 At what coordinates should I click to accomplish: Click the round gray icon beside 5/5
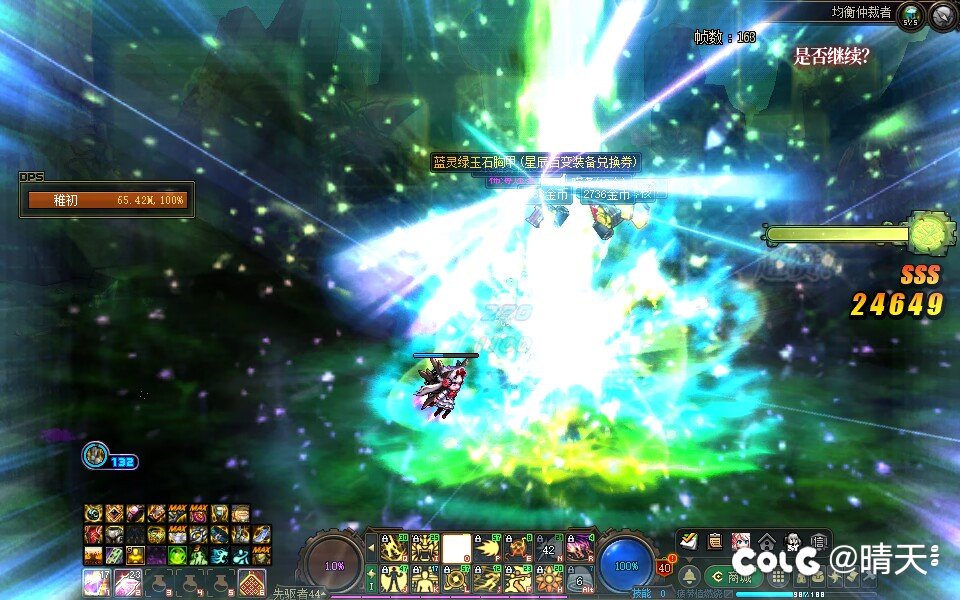coord(942,16)
